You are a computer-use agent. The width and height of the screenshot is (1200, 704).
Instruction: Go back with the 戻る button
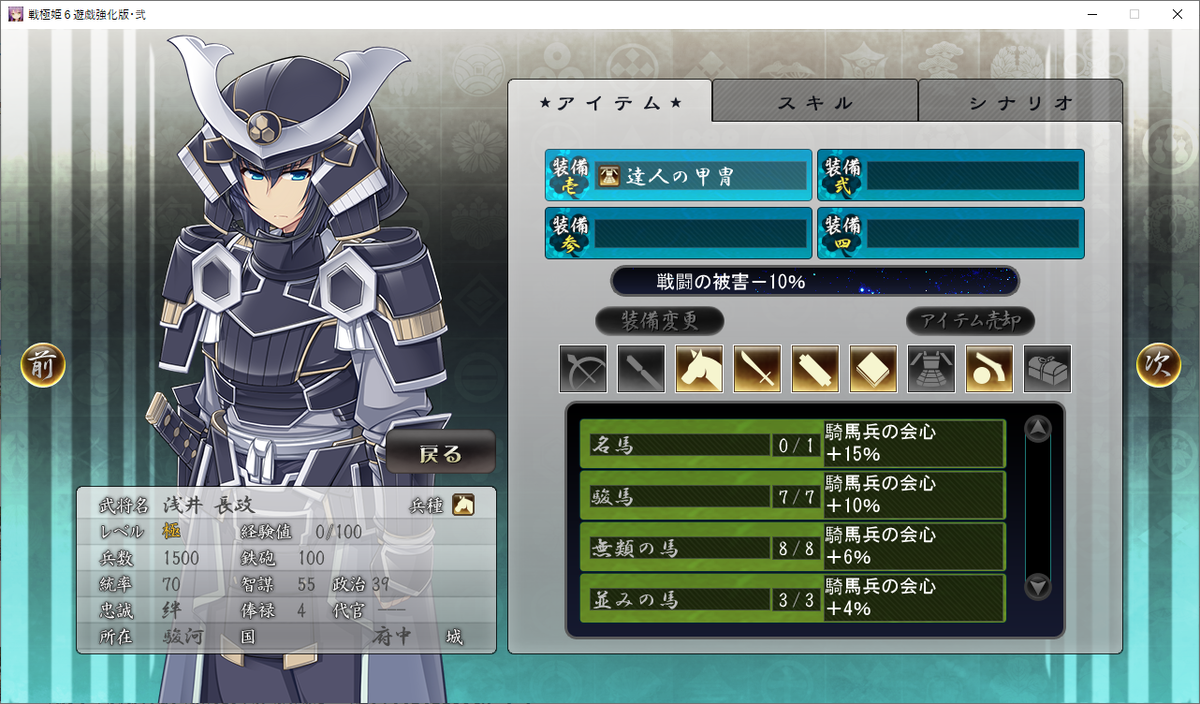point(441,453)
